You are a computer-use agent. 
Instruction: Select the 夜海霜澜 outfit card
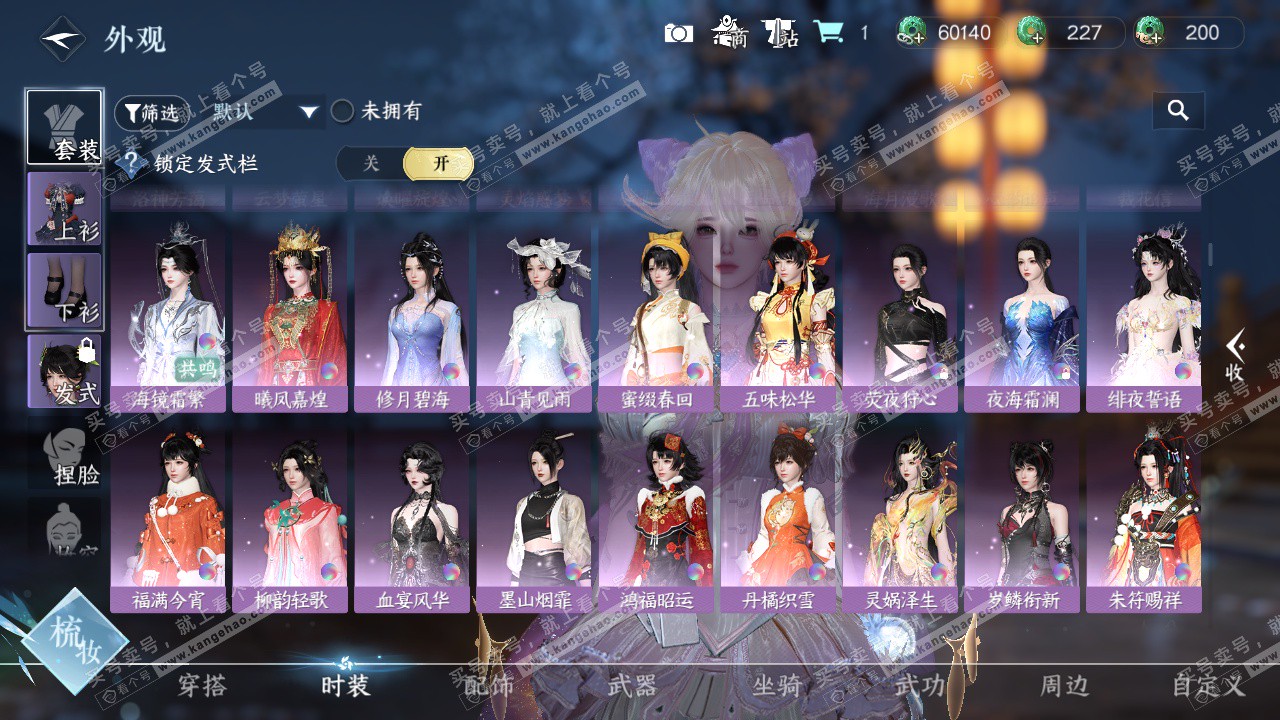(1022, 320)
